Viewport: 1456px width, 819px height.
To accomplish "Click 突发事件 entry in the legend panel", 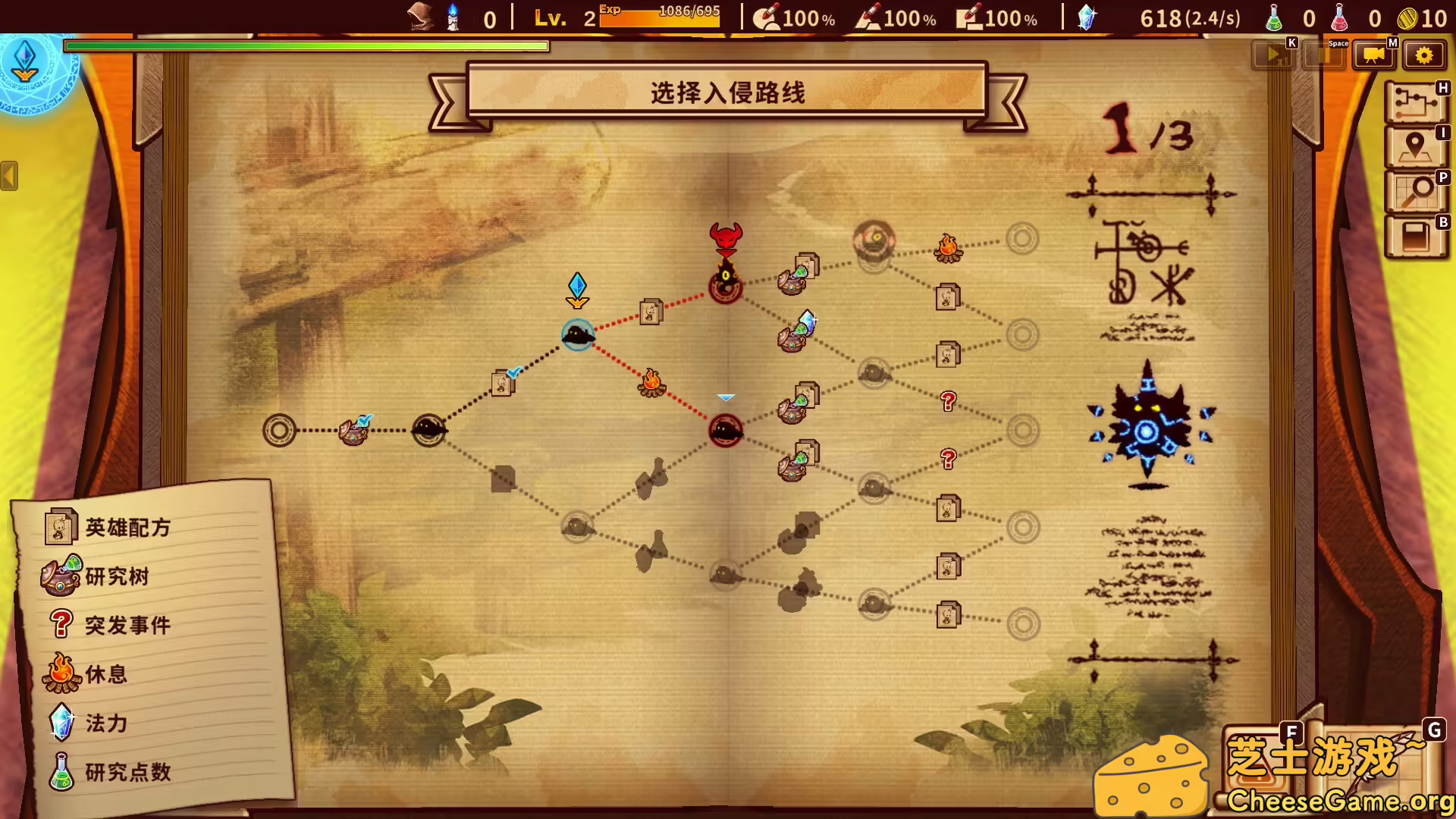I will point(127,625).
